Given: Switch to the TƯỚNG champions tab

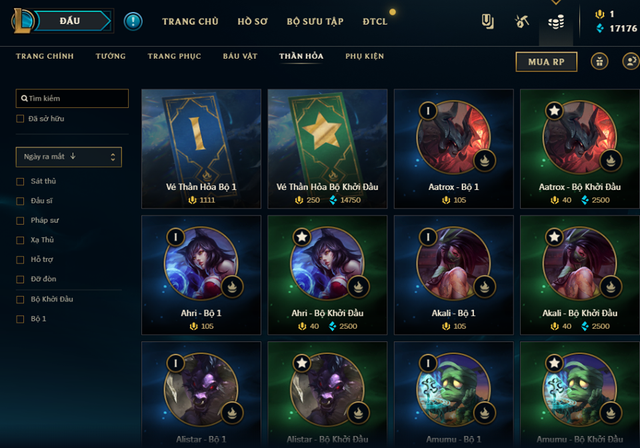Looking at the screenshot, I should (x=110, y=57).
